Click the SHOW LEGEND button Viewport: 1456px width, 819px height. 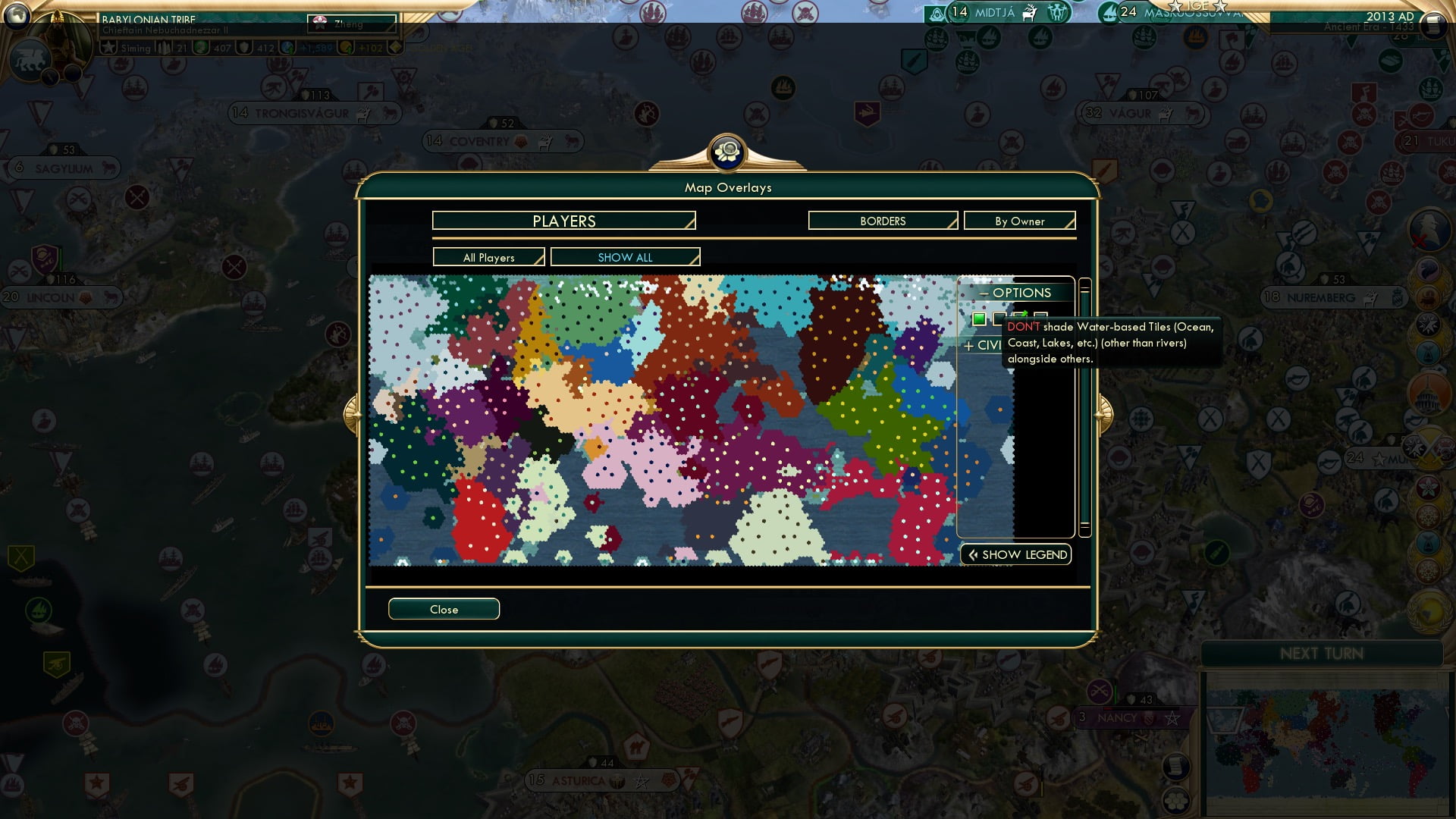1015,554
